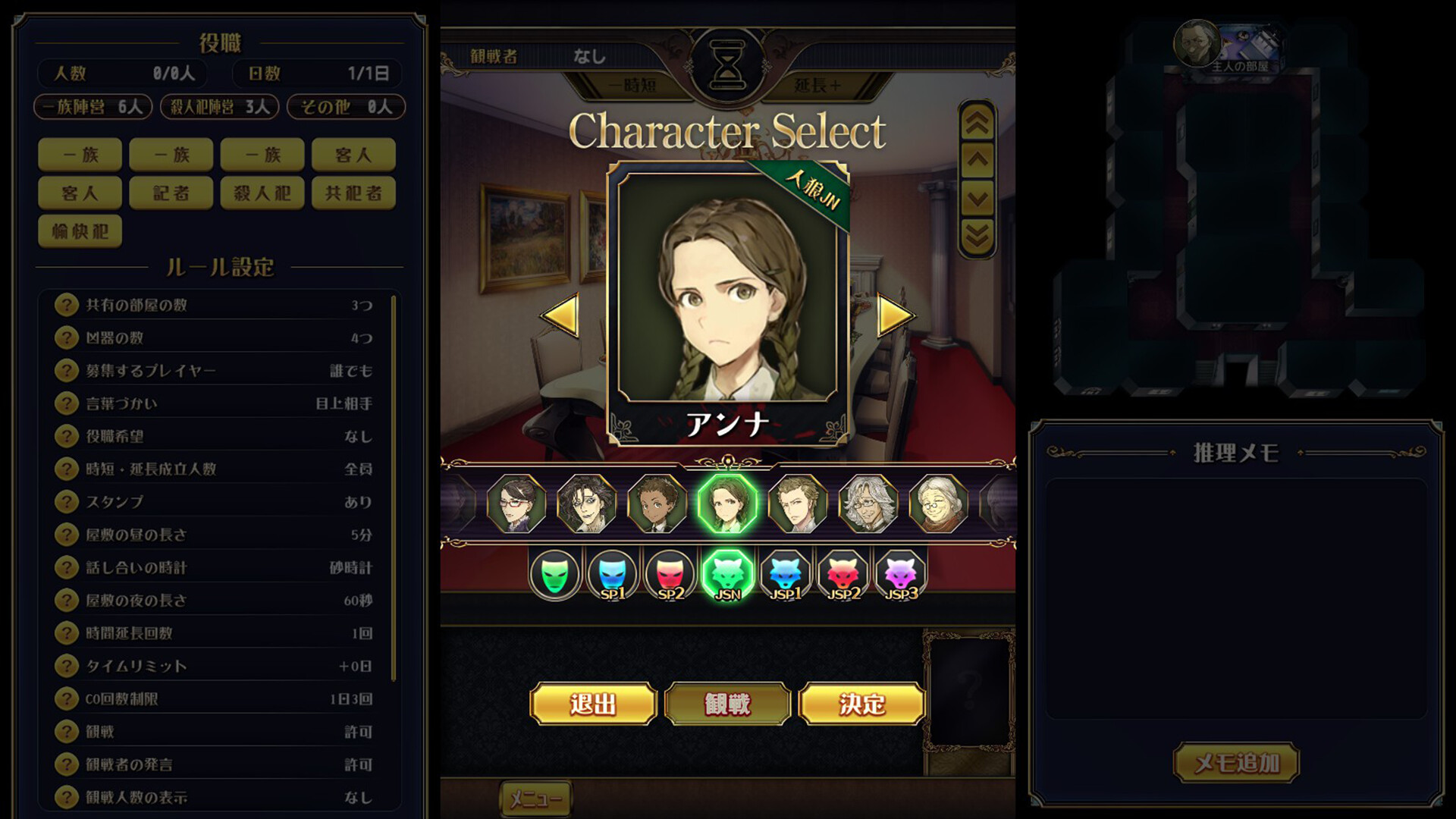Select the SP1 blue mask icon

pyautogui.click(x=613, y=574)
